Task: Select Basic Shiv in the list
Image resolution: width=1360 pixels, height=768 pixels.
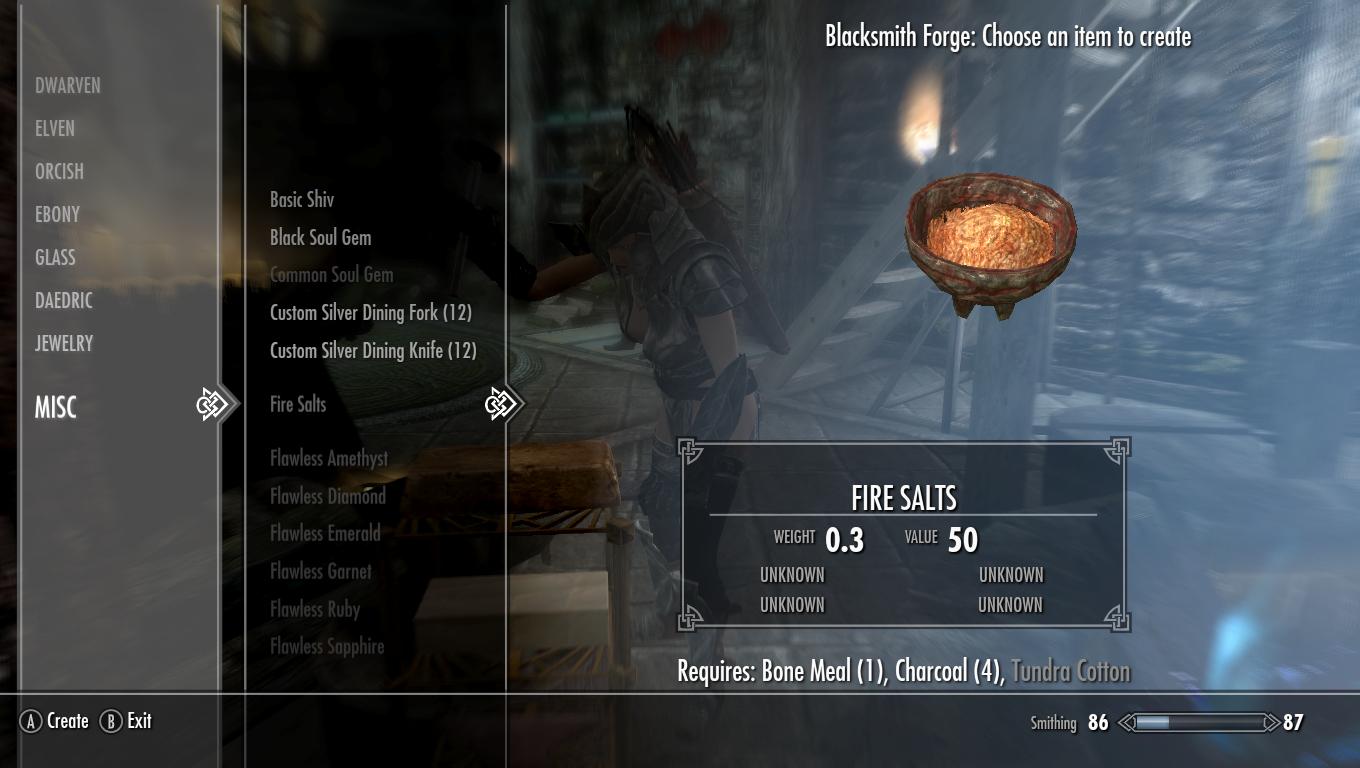Action: 302,200
